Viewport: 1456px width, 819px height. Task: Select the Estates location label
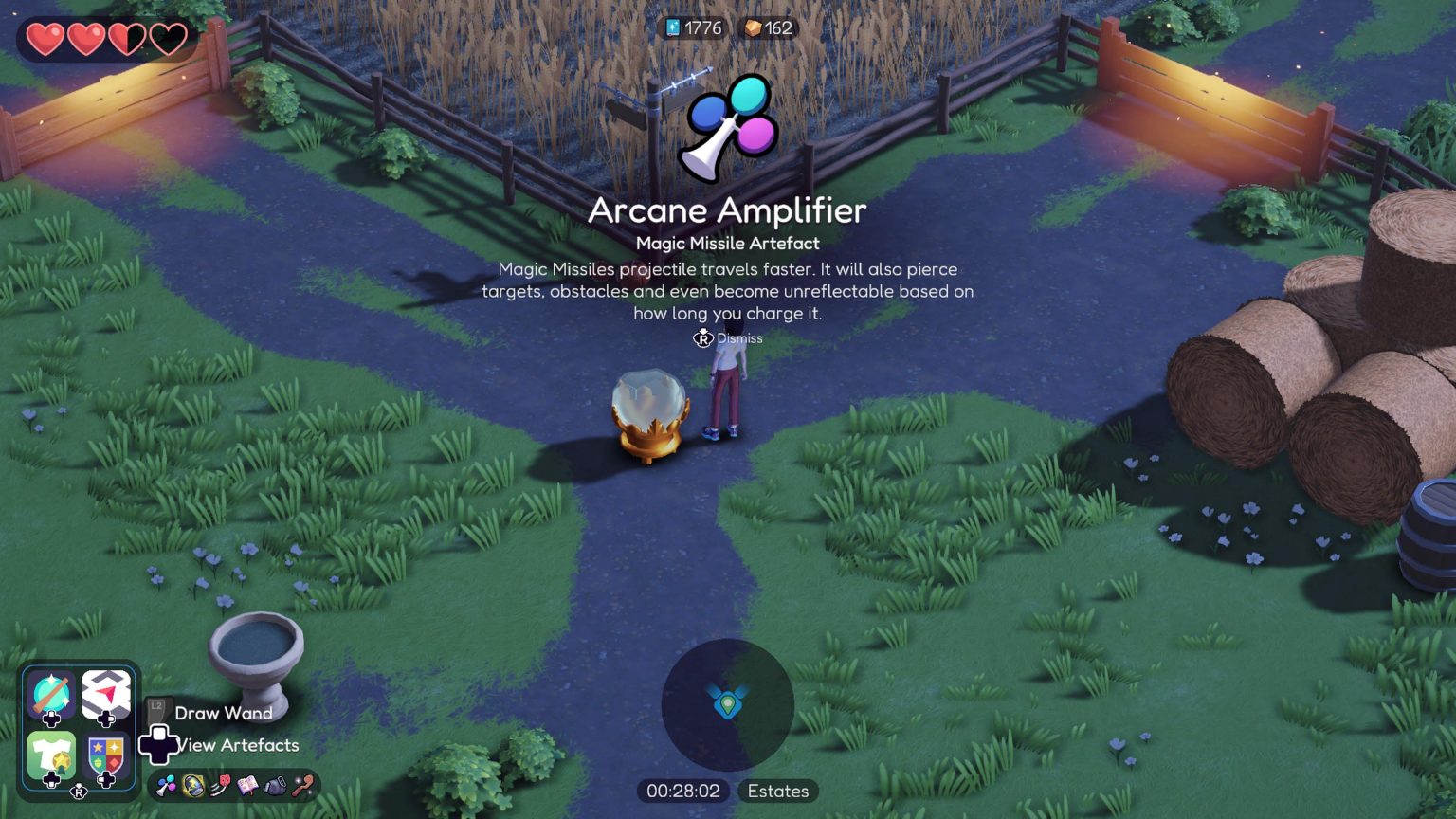click(x=777, y=791)
